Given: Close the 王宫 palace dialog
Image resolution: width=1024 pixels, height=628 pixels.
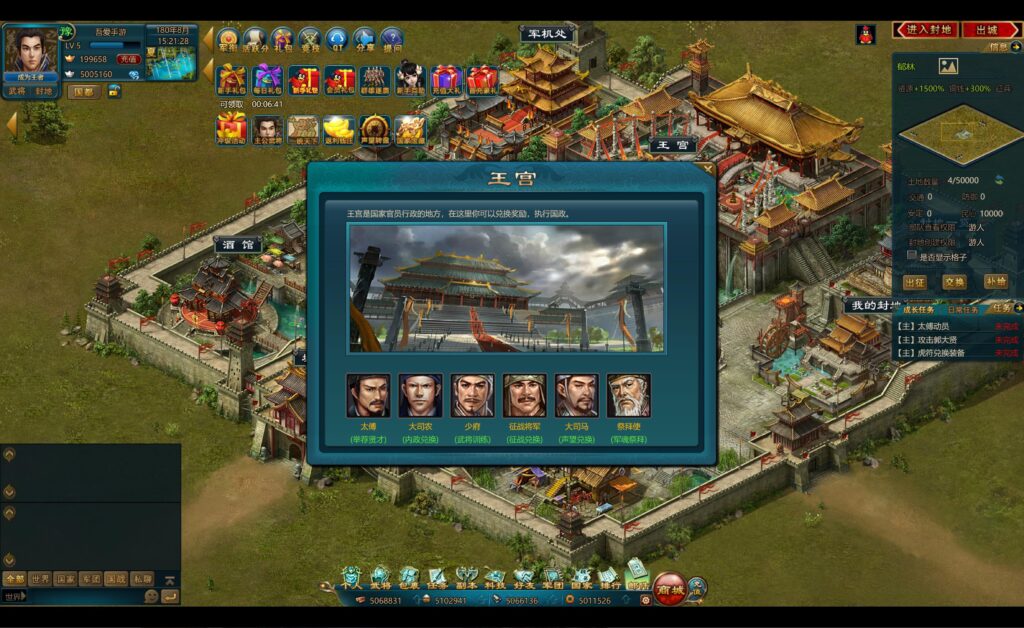Looking at the screenshot, I should (x=709, y=169).
